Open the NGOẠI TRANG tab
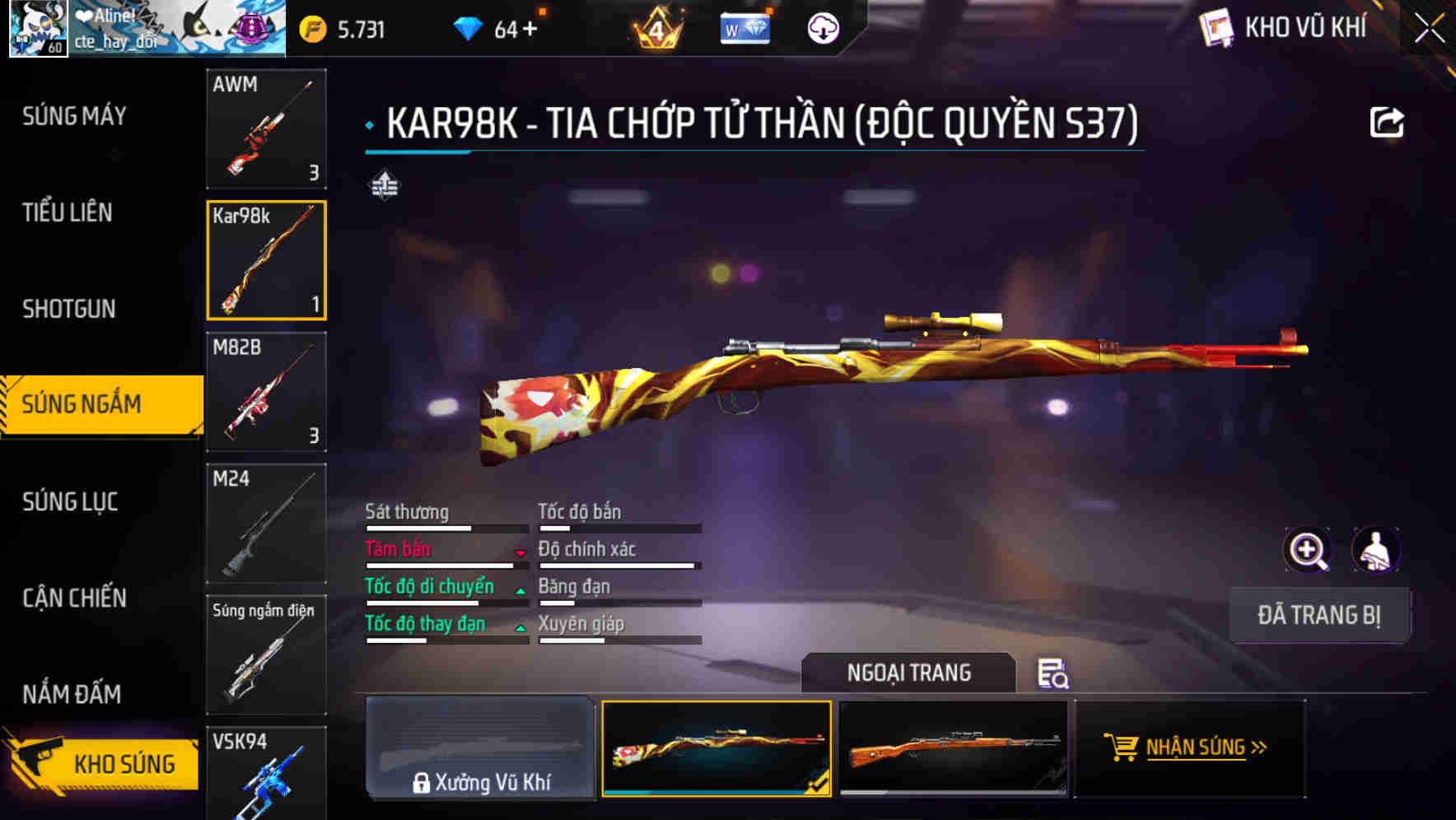 [909, 673]
